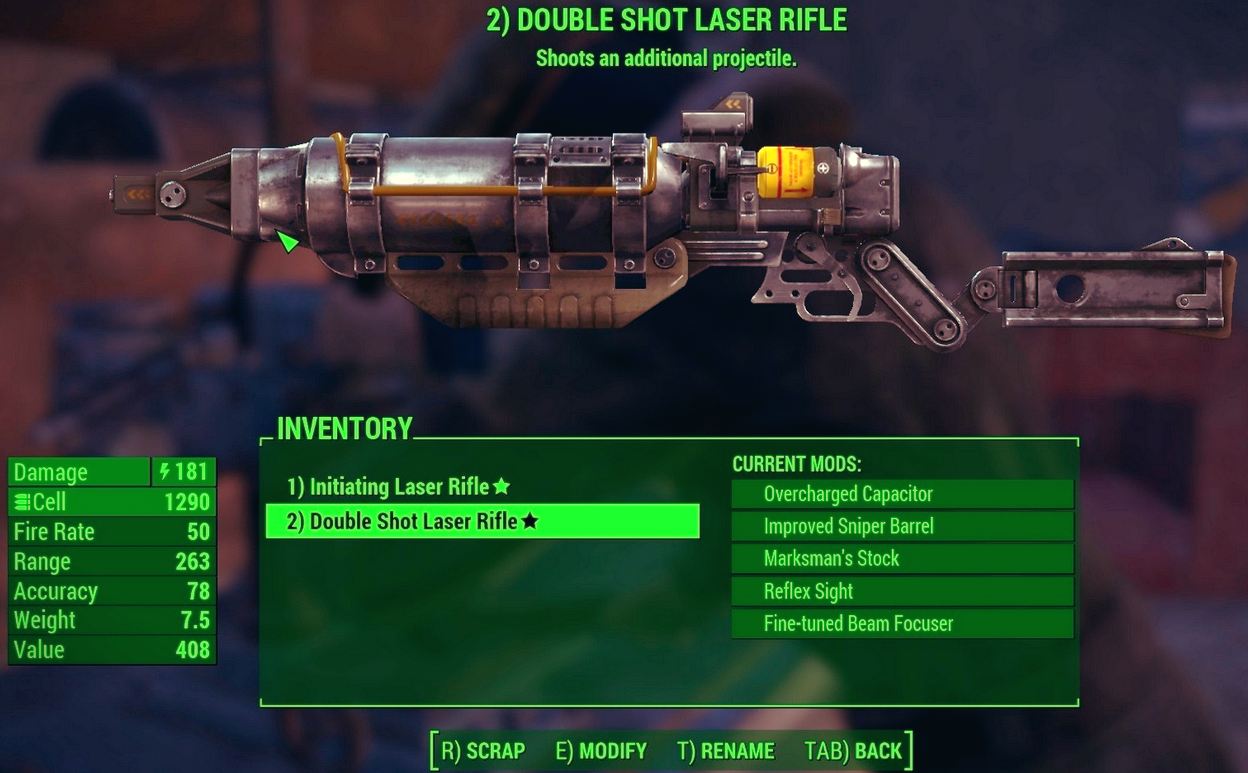The width and height of the screenshot is (1248, 773).
Task: Go back from the inventory
Action: click(853, 751)
